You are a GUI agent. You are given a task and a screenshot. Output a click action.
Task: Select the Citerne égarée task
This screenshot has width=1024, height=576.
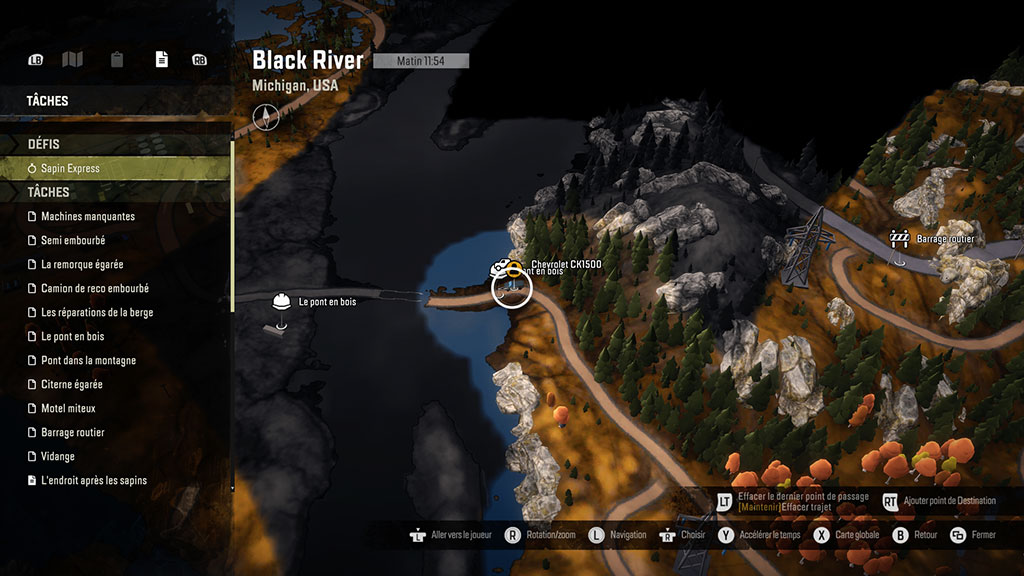pyautogui.click(x=72, y=385)
